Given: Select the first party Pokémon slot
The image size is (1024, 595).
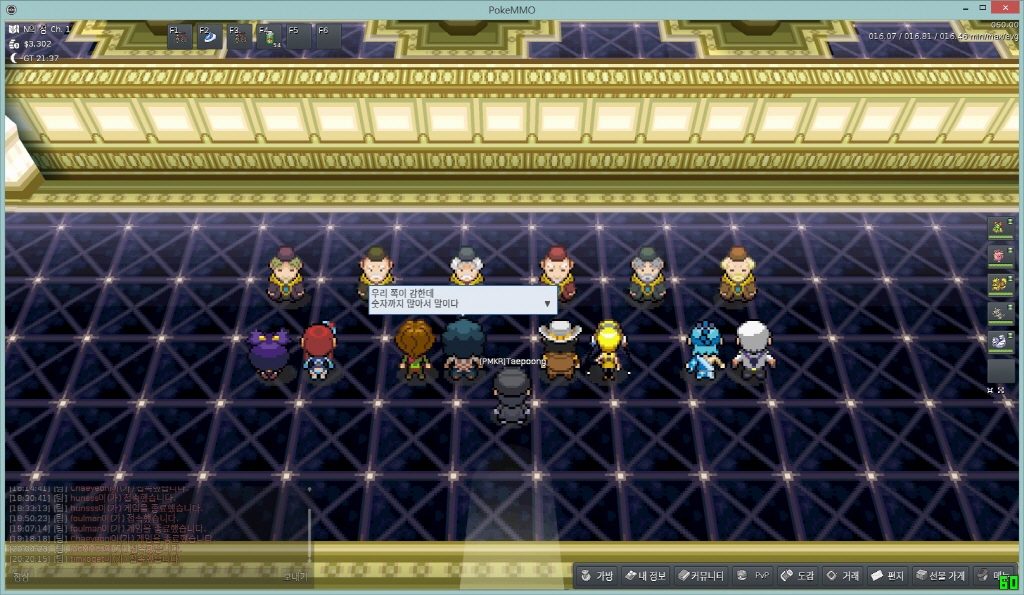Looking at the screenshot, I should coord(1000,227).
